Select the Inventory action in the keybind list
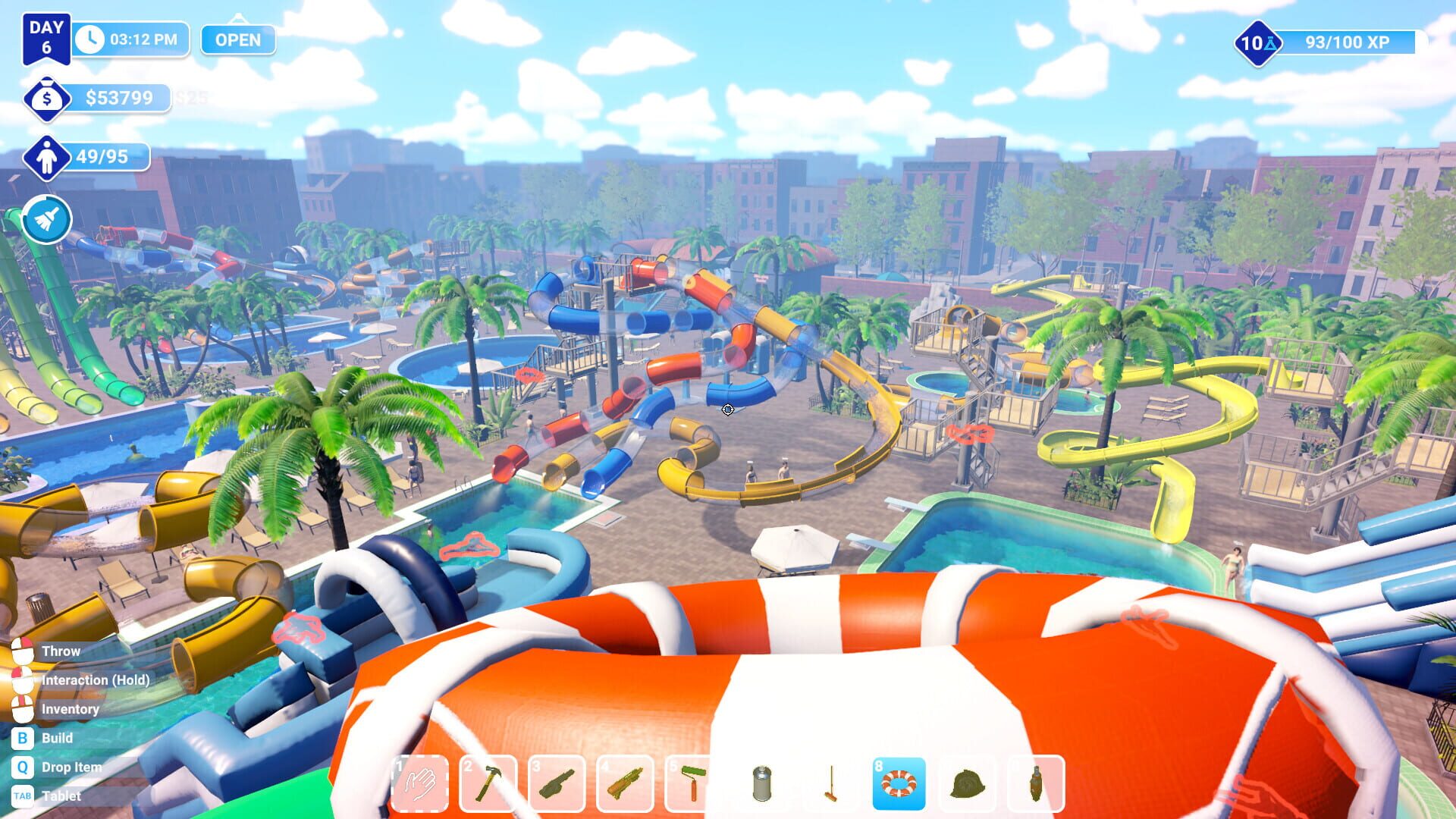Screen dimensions: 1456x819 (x=72, y=709)
